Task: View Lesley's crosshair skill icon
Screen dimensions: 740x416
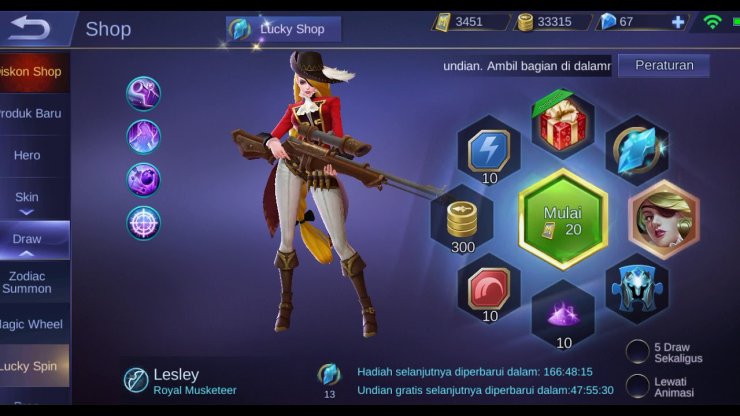Action: (x=143, y=222)
